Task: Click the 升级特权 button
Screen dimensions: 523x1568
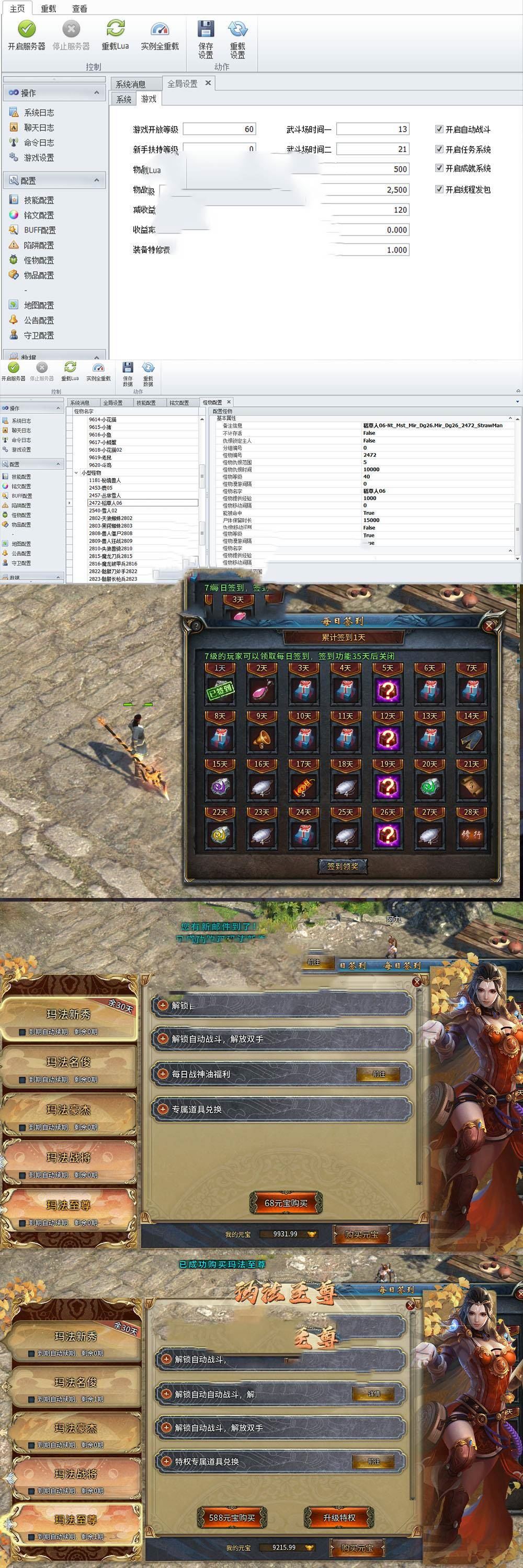Action: point(338,1517)
